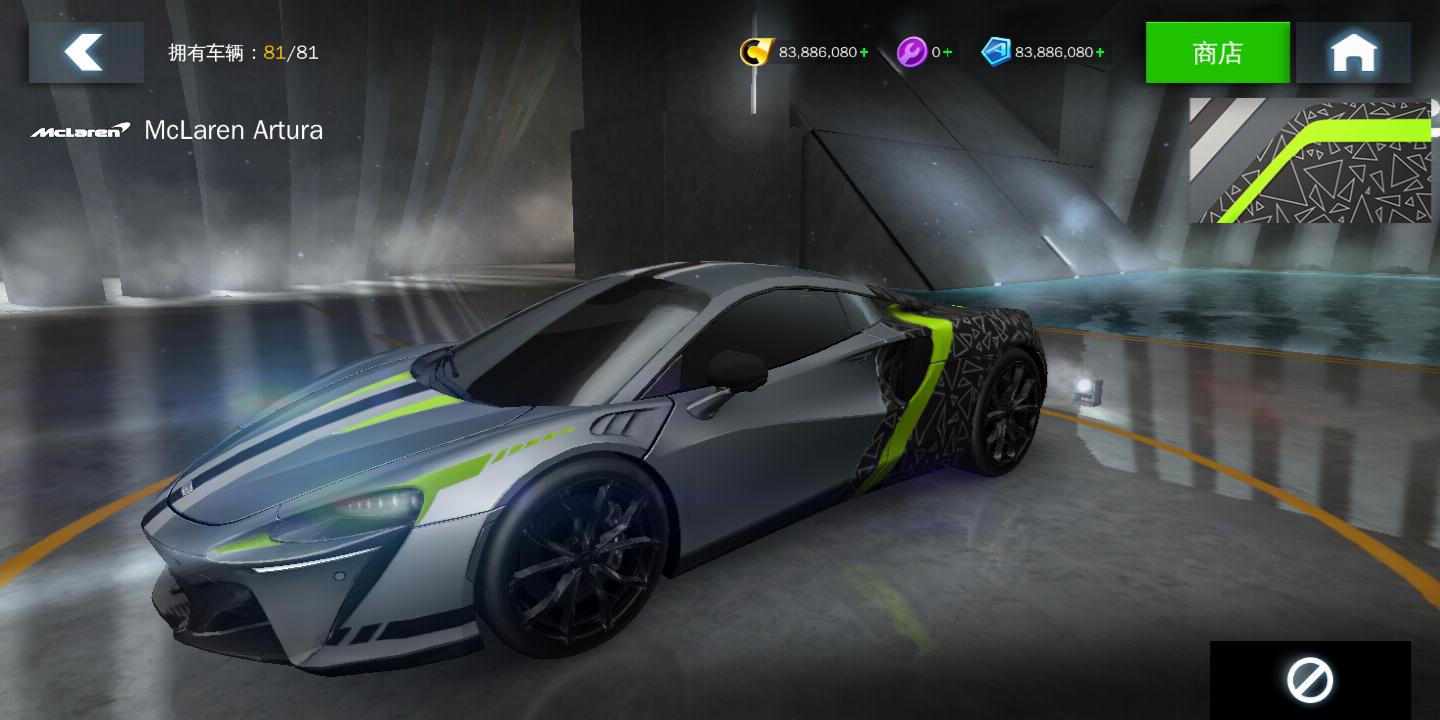The width and height of the screenshot is (1440, 720).
Task: Add more blue gem tokens
Action: (x=1100, y=52)
